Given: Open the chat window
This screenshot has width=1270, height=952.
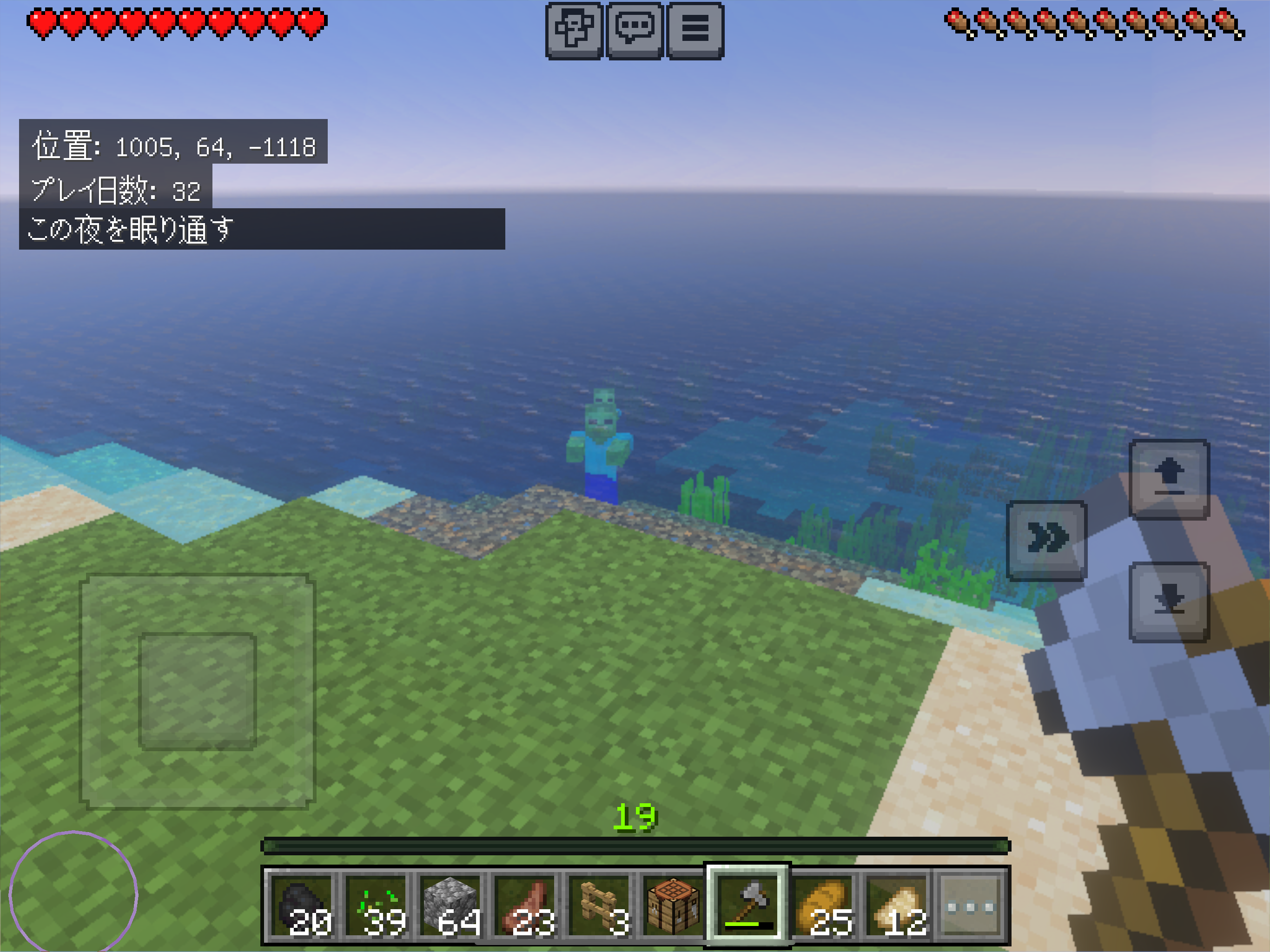Looking at the screenshot, I should pos(635,30).
